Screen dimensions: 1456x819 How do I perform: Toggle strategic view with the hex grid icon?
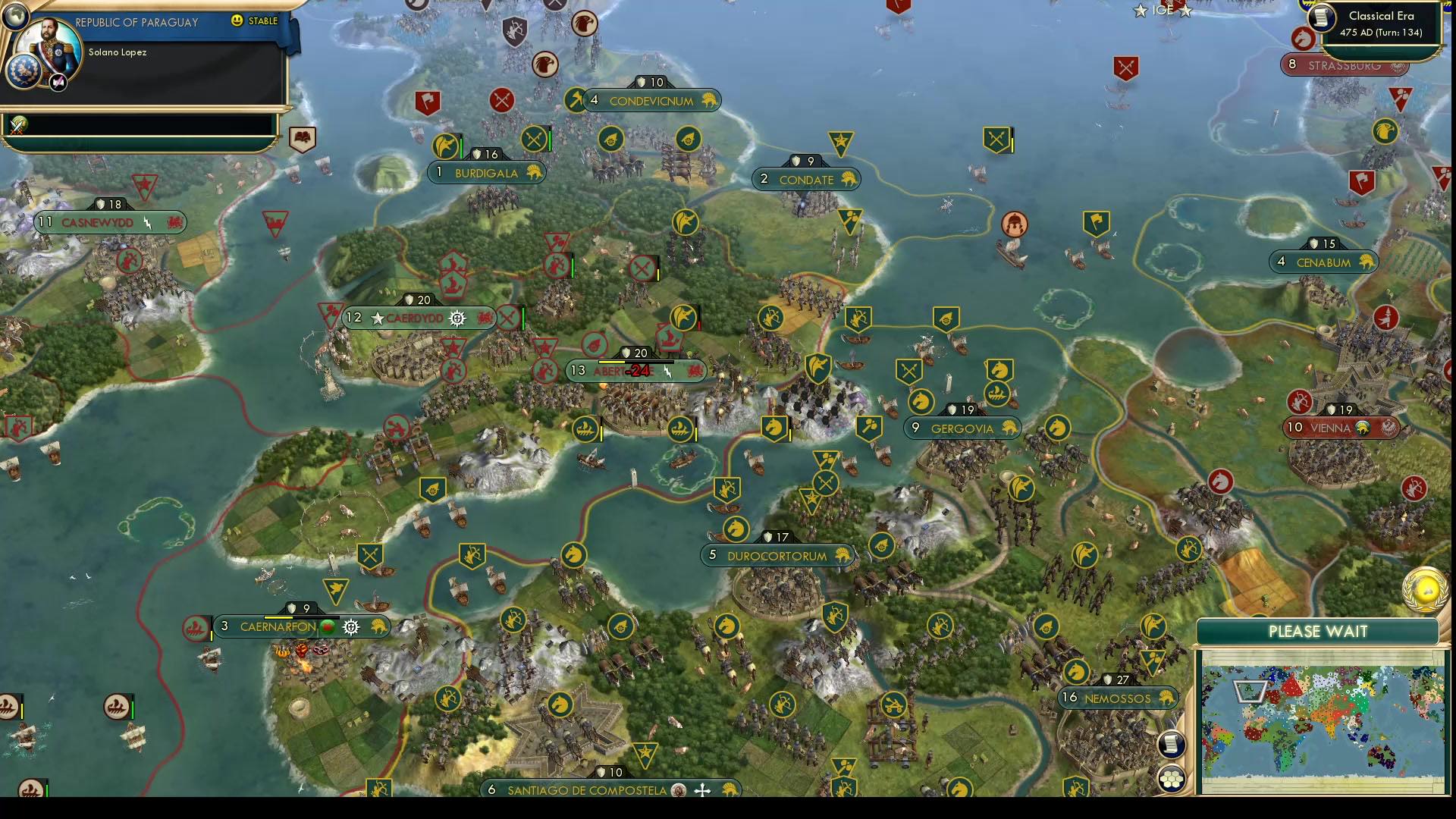pyautogui.click(x=1170, y=779)
